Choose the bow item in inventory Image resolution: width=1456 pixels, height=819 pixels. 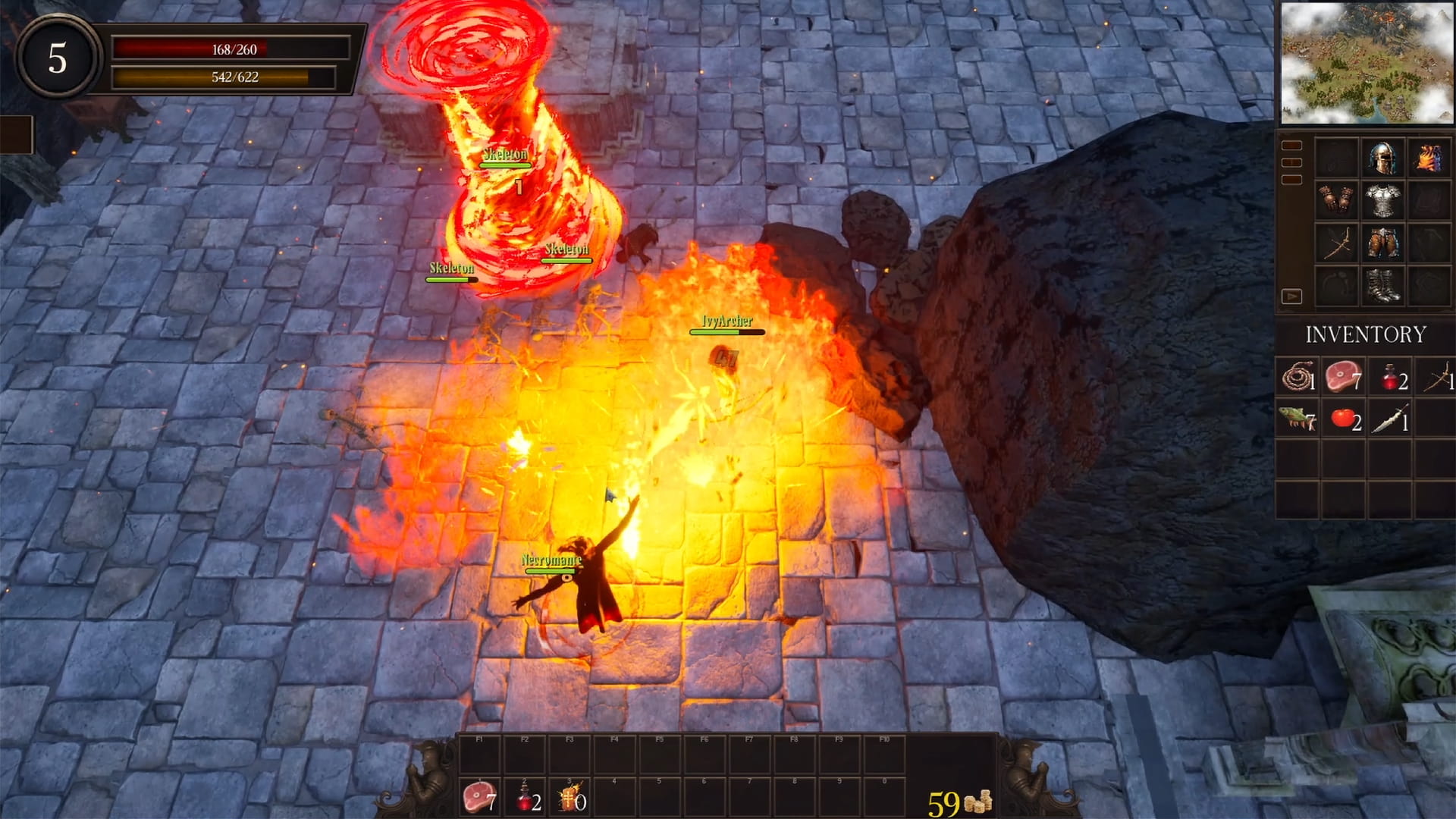[x=1436, y=377]
